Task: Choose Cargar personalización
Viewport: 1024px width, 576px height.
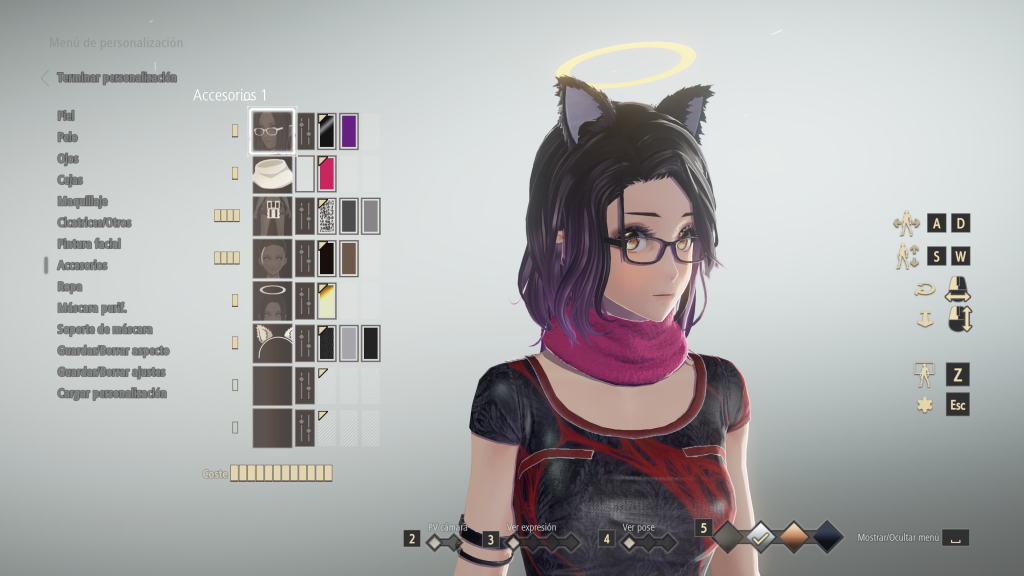Action: (112, 393)
